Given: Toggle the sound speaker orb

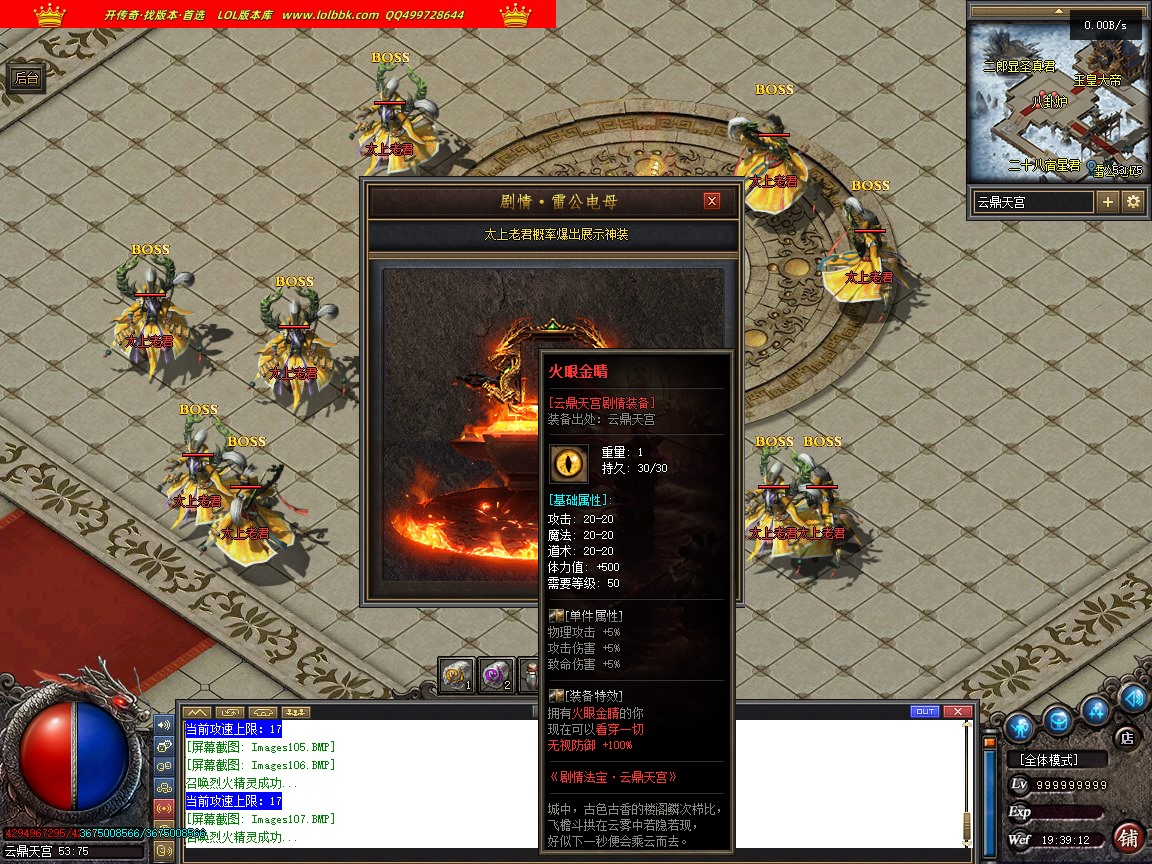Looking at the screenshot, I should (1133, 697).
